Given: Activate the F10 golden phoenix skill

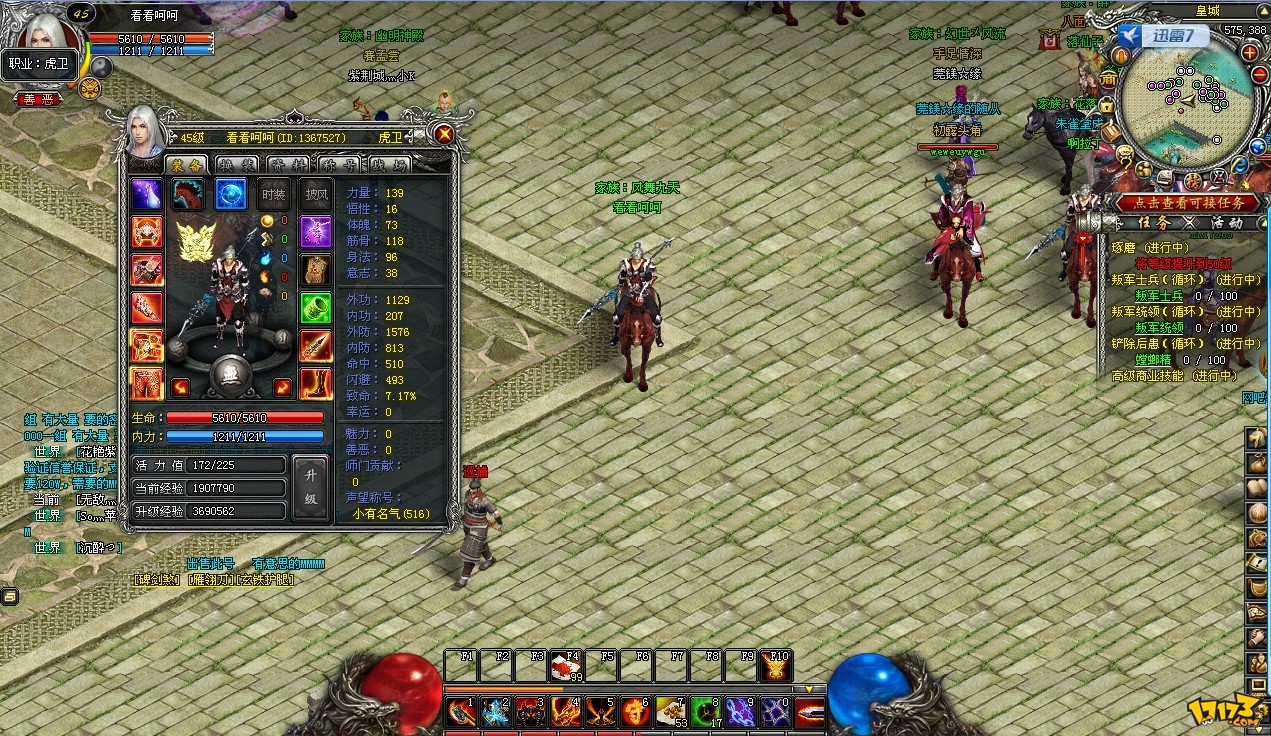Looking at the screenshot, I should point(776,666).
